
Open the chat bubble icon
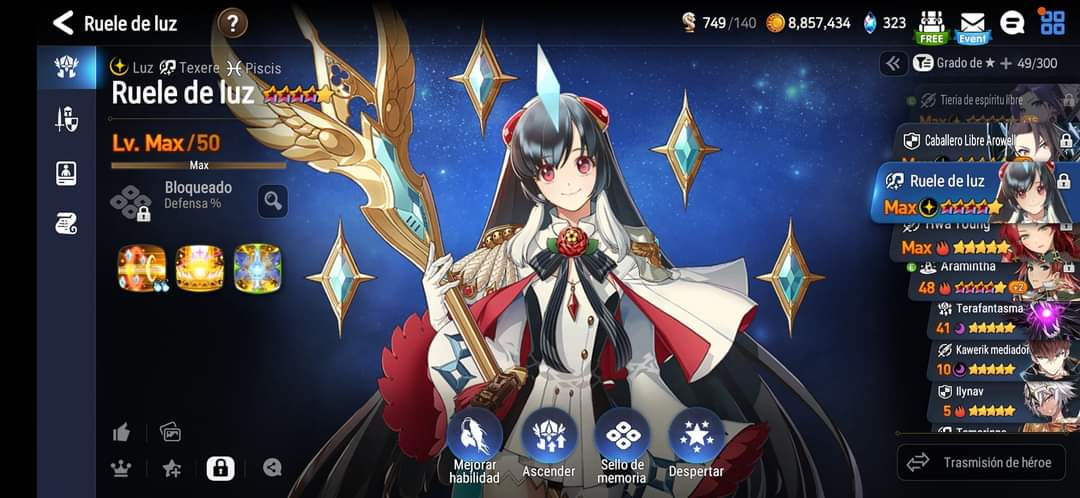1012,23
